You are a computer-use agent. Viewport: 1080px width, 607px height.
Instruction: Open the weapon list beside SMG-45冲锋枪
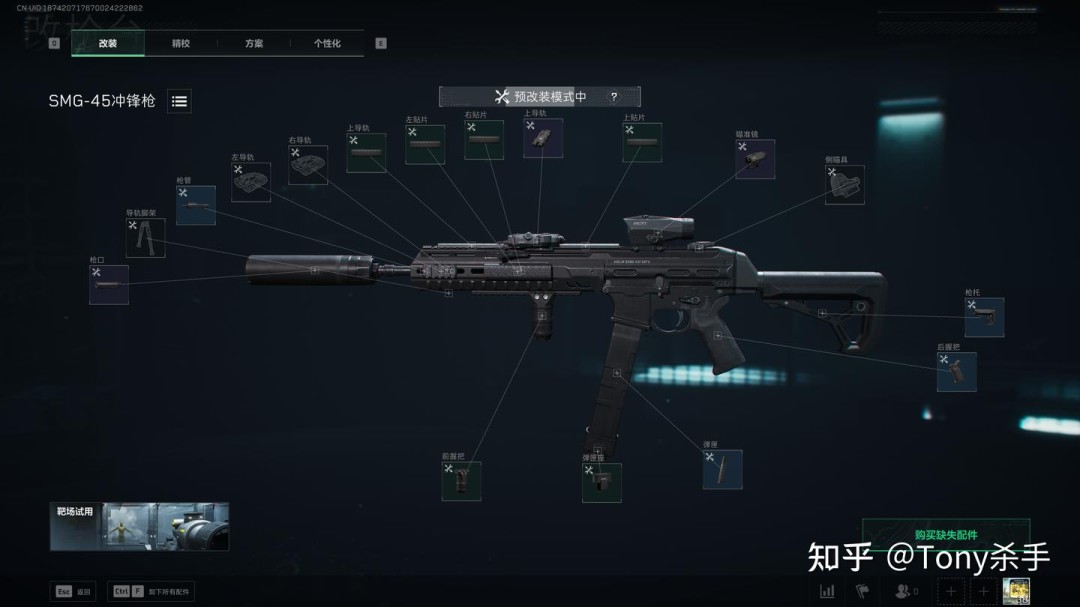point(179,101)
